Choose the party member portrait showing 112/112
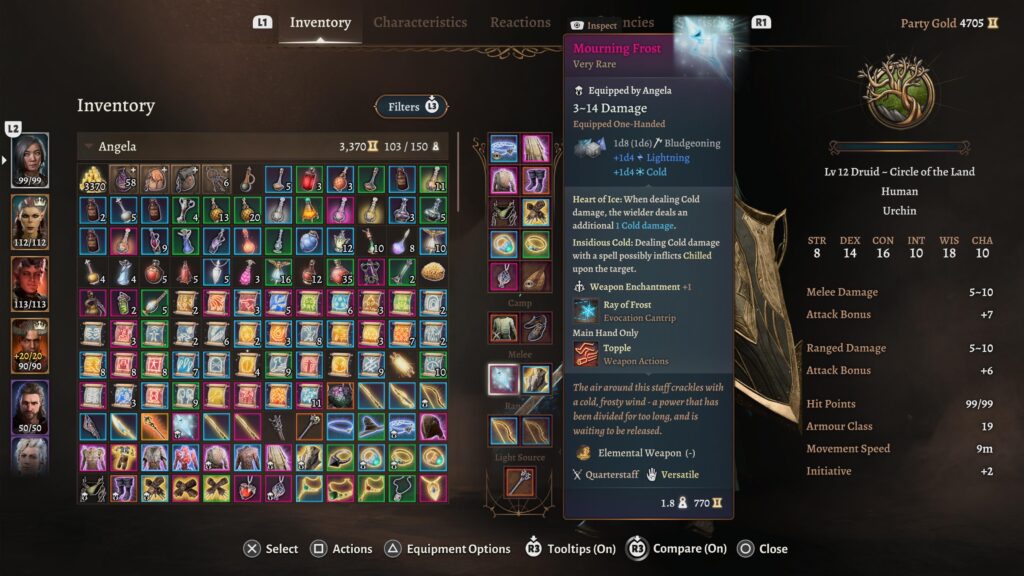The width and height of the screenshot is (1024, 576). [x=29, y=219]
